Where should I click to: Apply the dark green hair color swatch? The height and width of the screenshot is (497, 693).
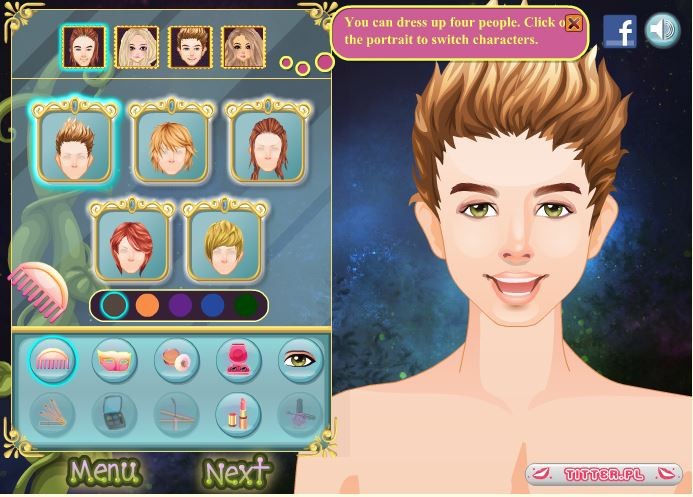click(246, 305)
